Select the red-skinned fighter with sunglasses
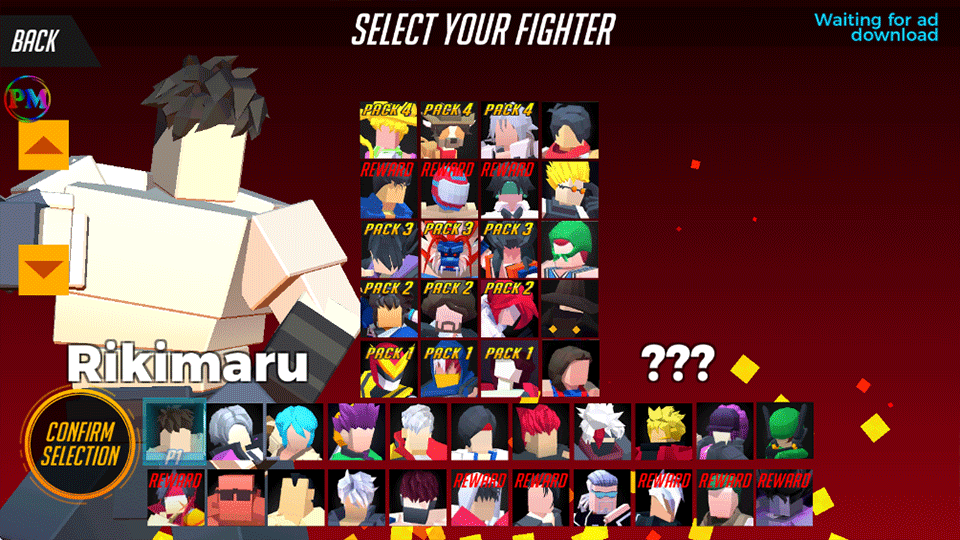 (x=236, y=498)
